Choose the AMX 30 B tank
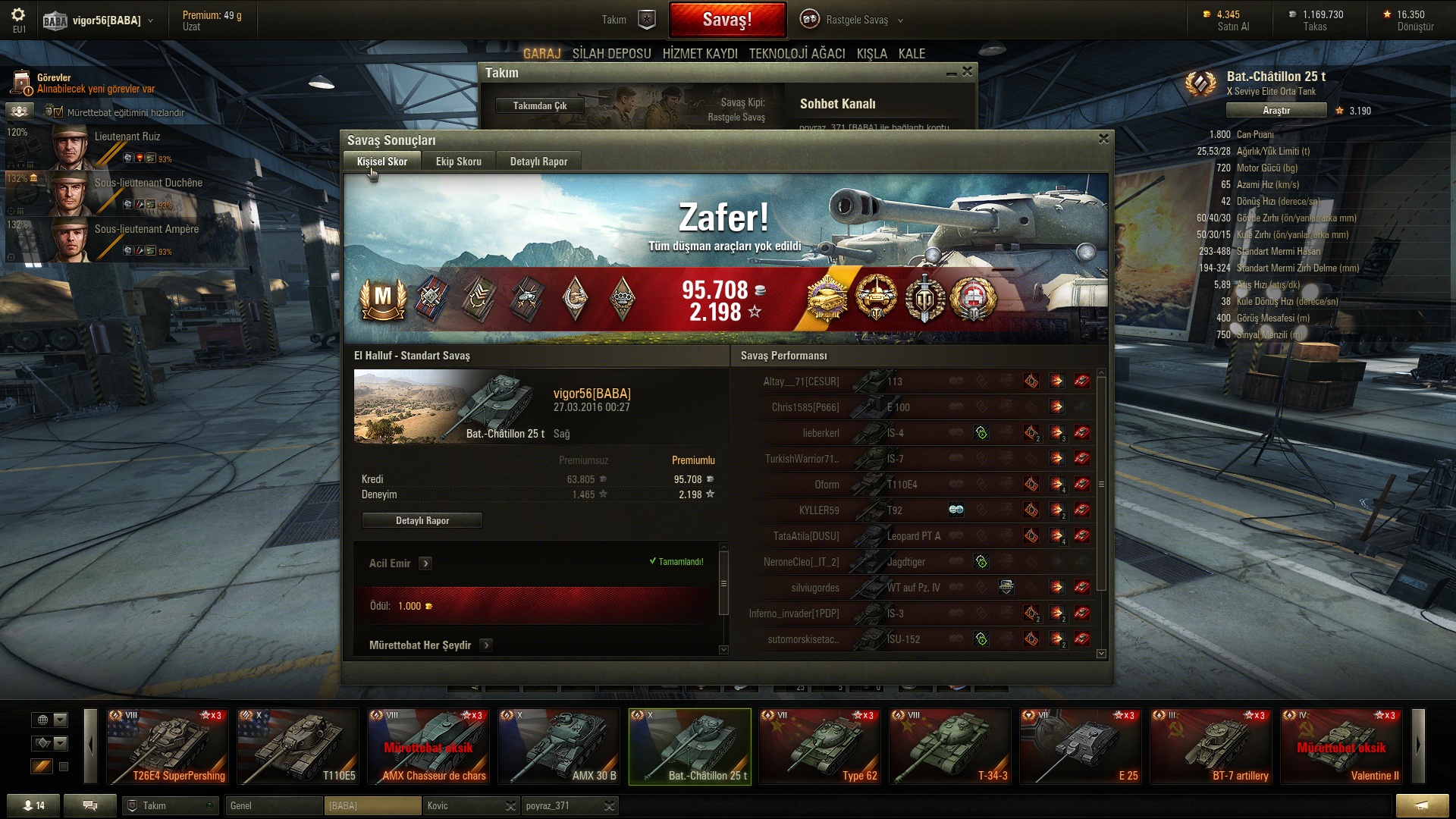Screen dimensions: 1456x819 tap(559, 746)
